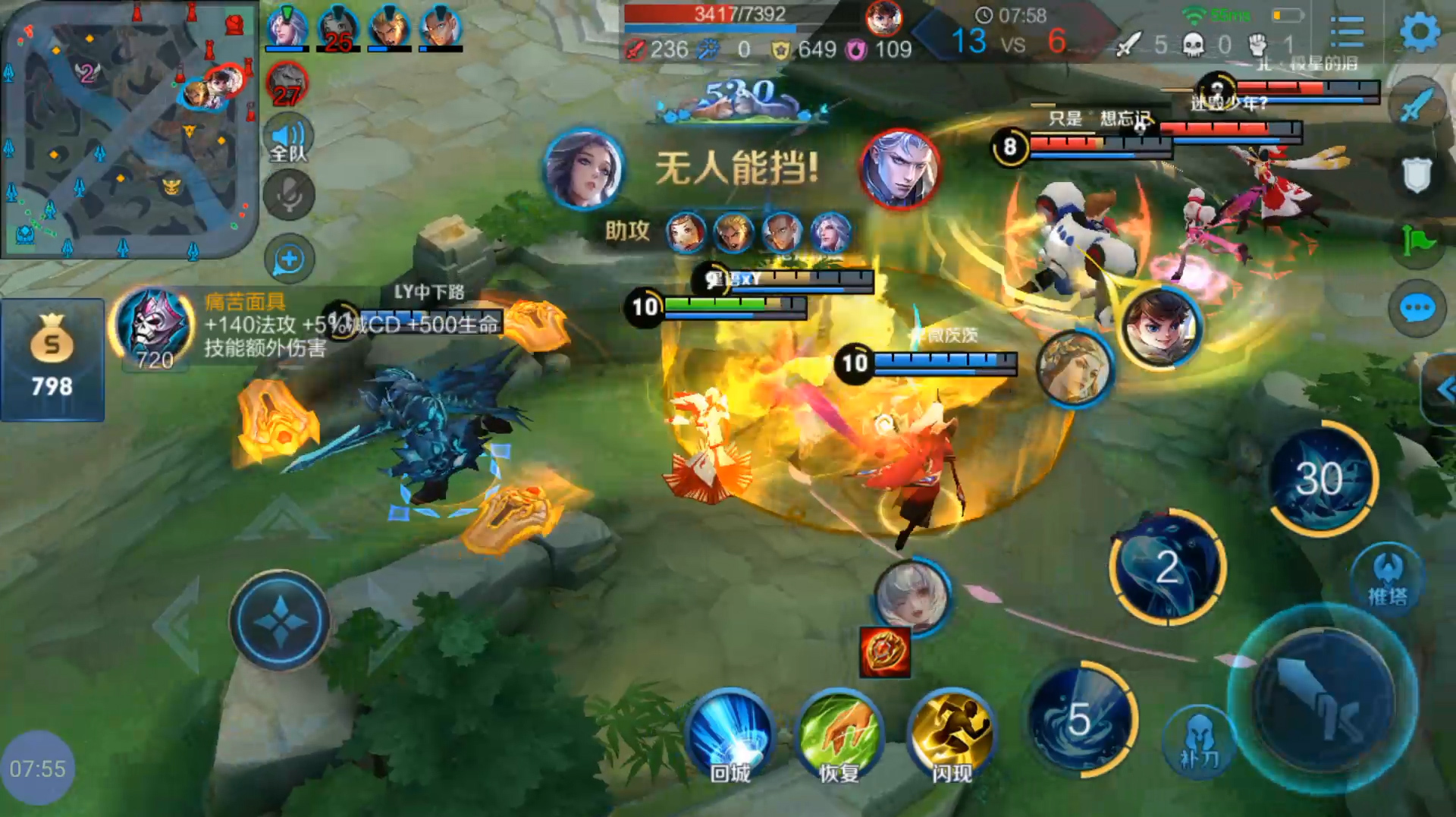1456x817 pixels.
Task: Open the settings gear
Action: tap(1419, 33)
